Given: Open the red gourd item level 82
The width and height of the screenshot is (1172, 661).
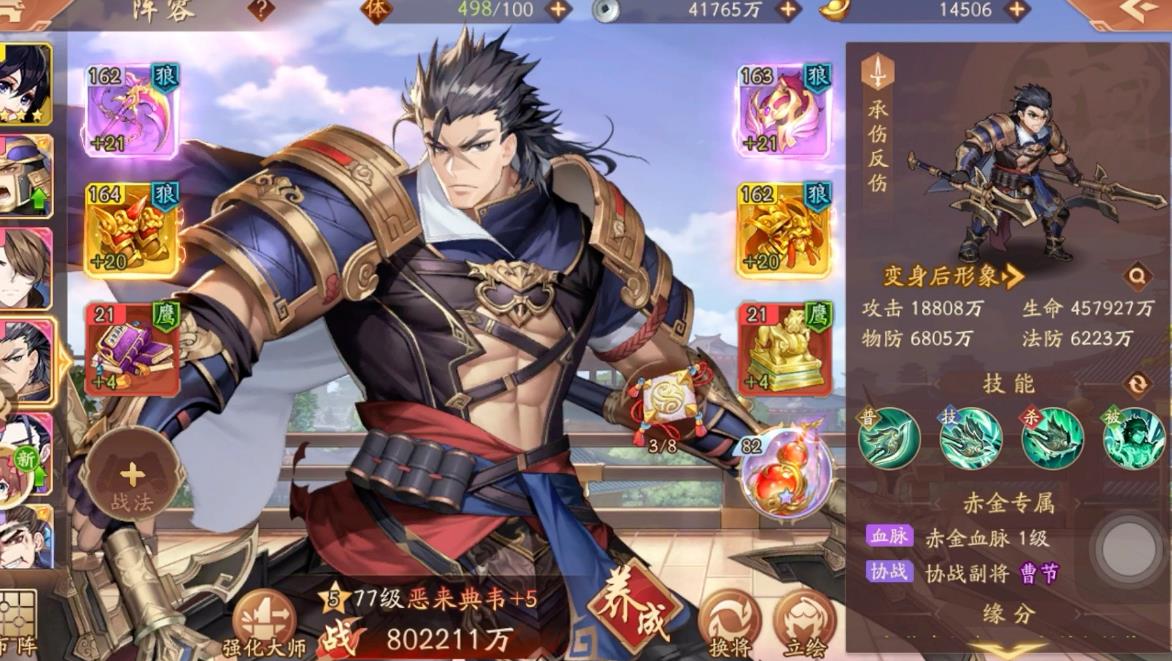Looking at the screenshot, I should [x=787, y=476].
